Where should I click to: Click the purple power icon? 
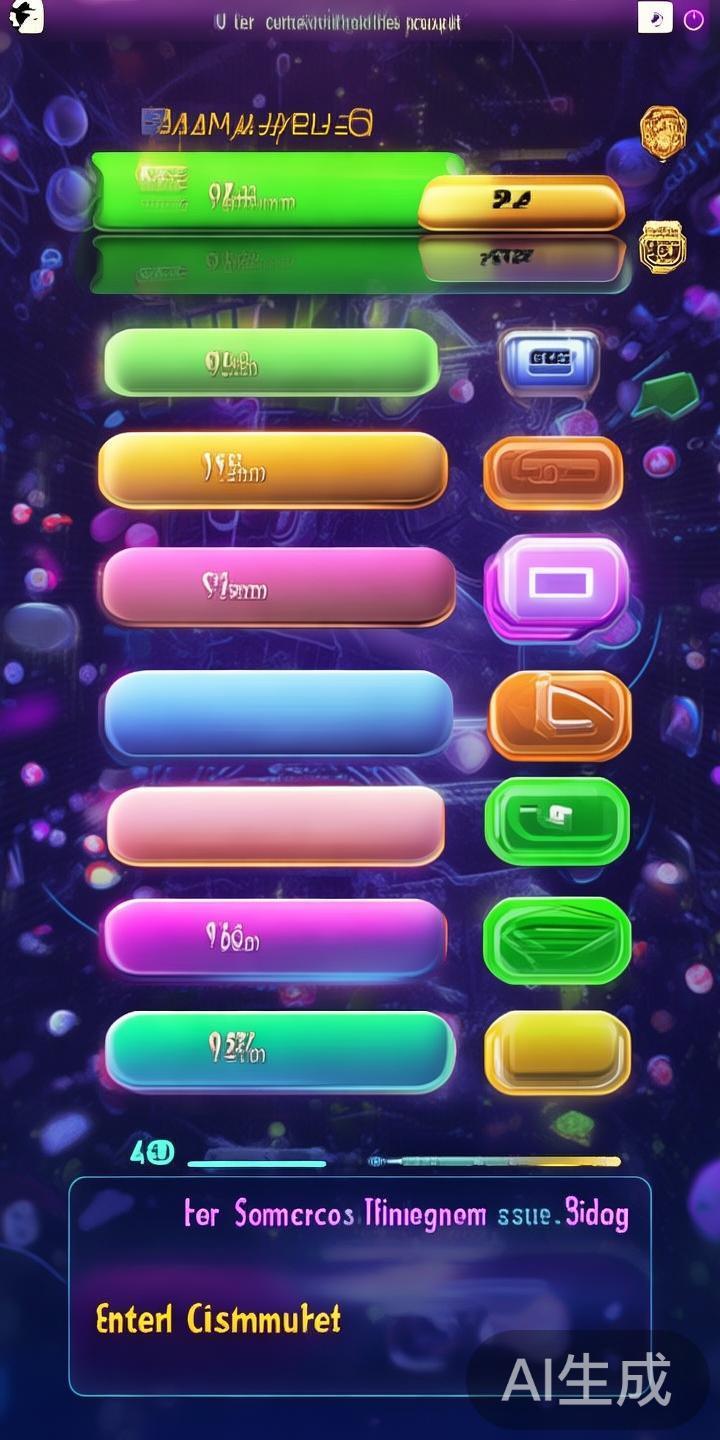693,19
